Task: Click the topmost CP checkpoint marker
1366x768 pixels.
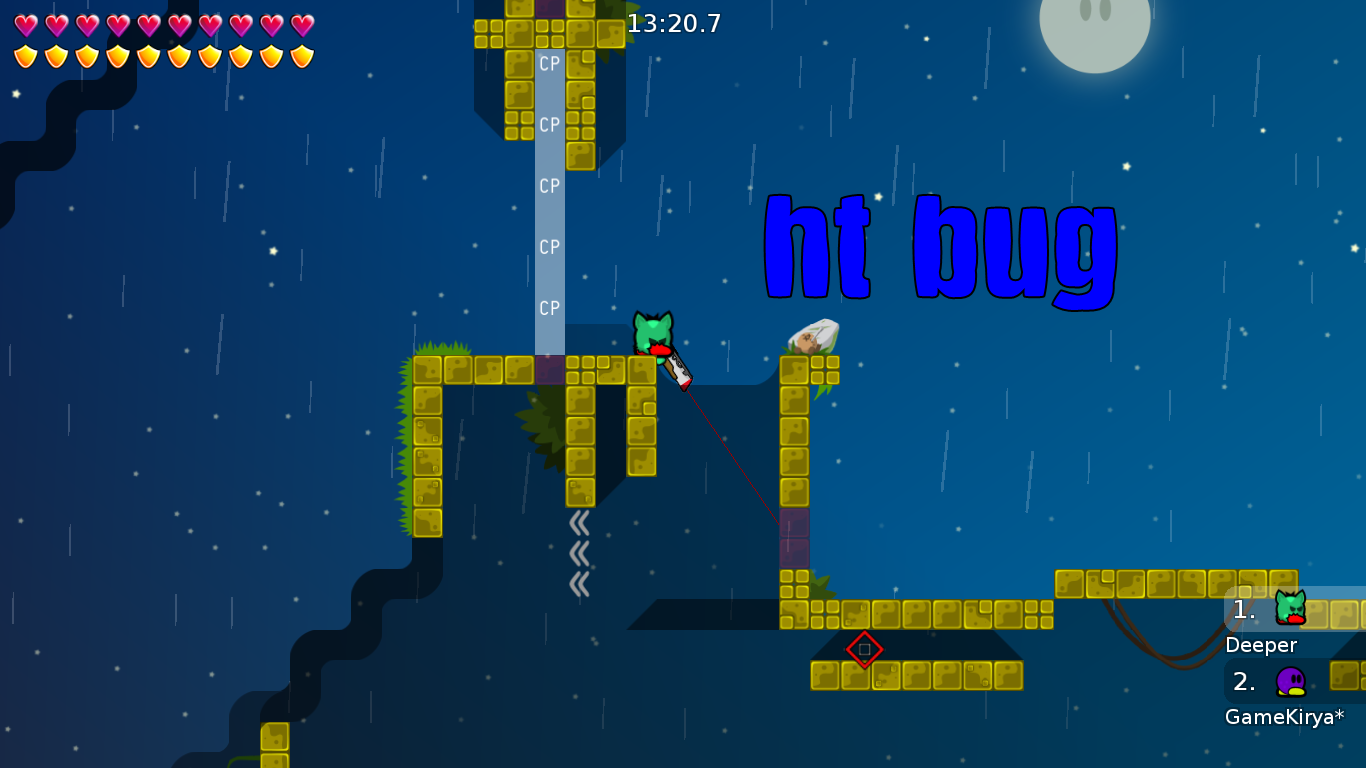Action: (548, 65)
